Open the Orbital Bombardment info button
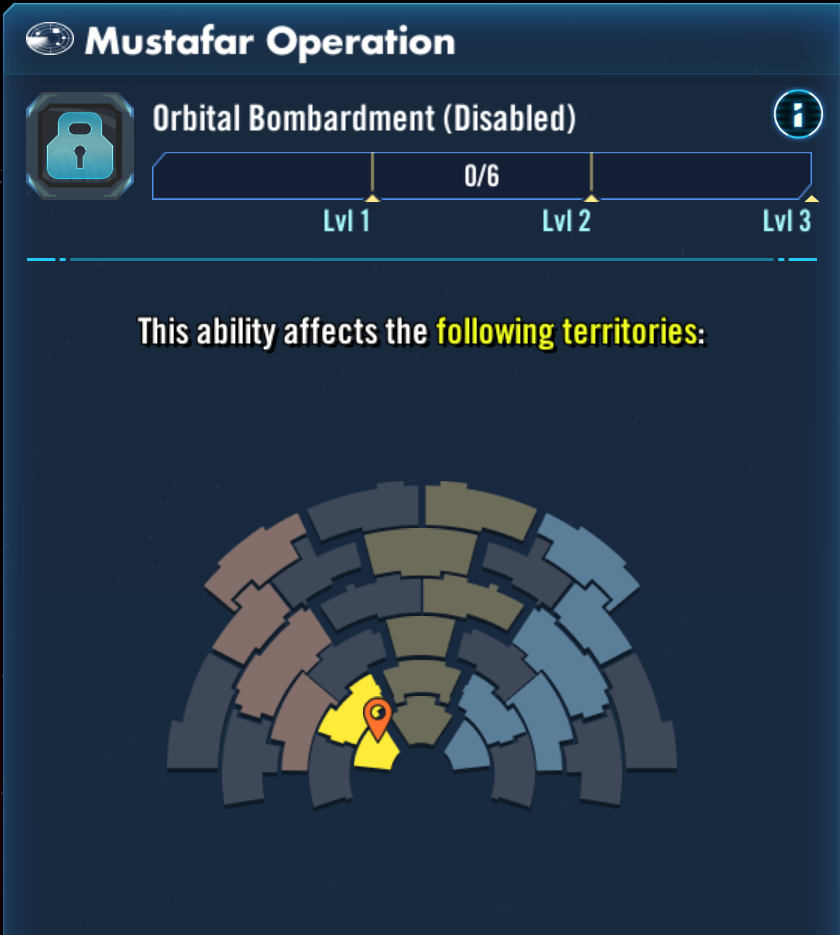Image resolution: width=840 pixels, height=935 pixels. tap(797, 115)
